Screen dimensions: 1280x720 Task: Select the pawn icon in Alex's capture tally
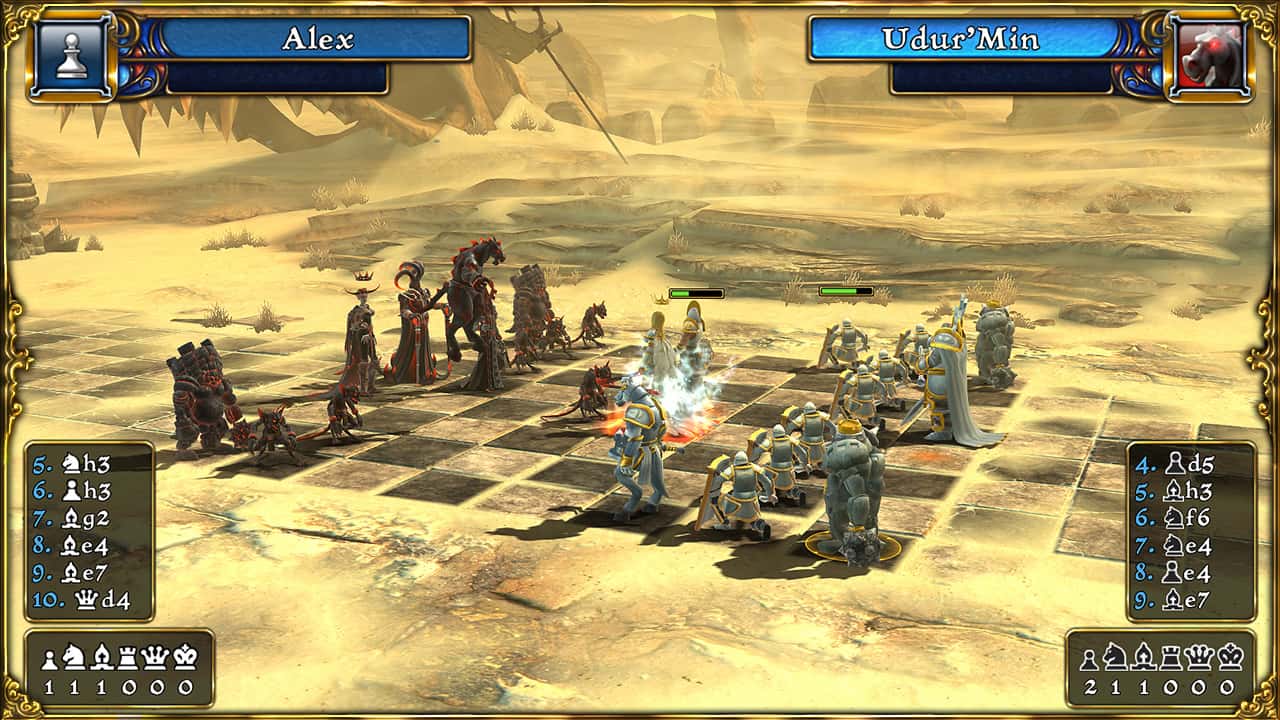coord(50,657)
